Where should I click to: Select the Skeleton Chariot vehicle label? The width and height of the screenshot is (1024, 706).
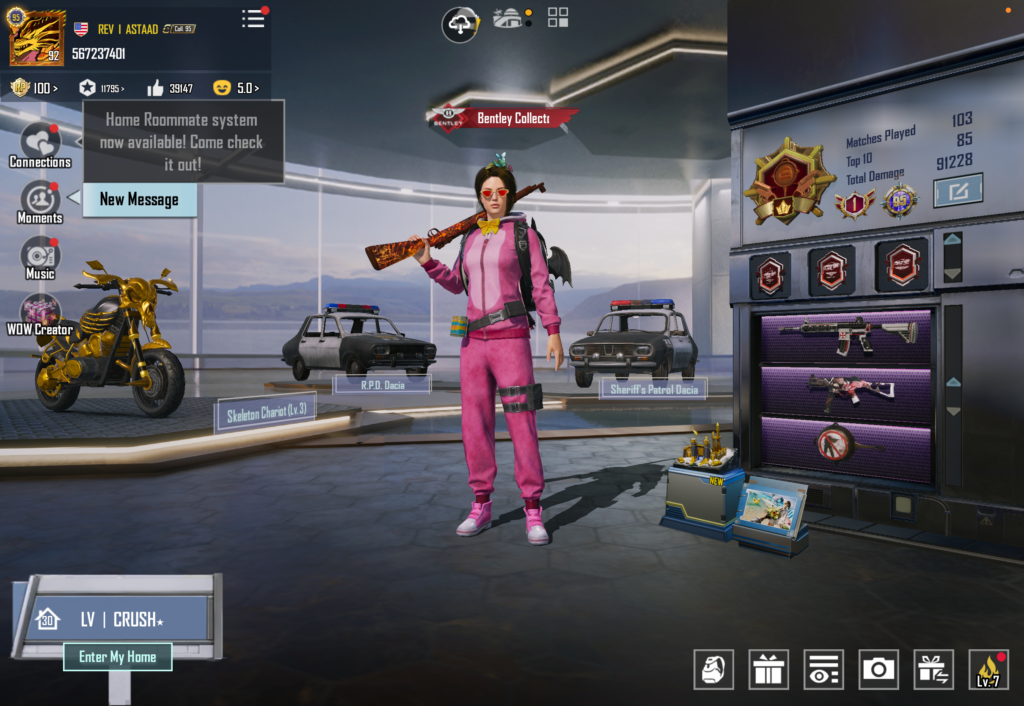pos(266,411)
